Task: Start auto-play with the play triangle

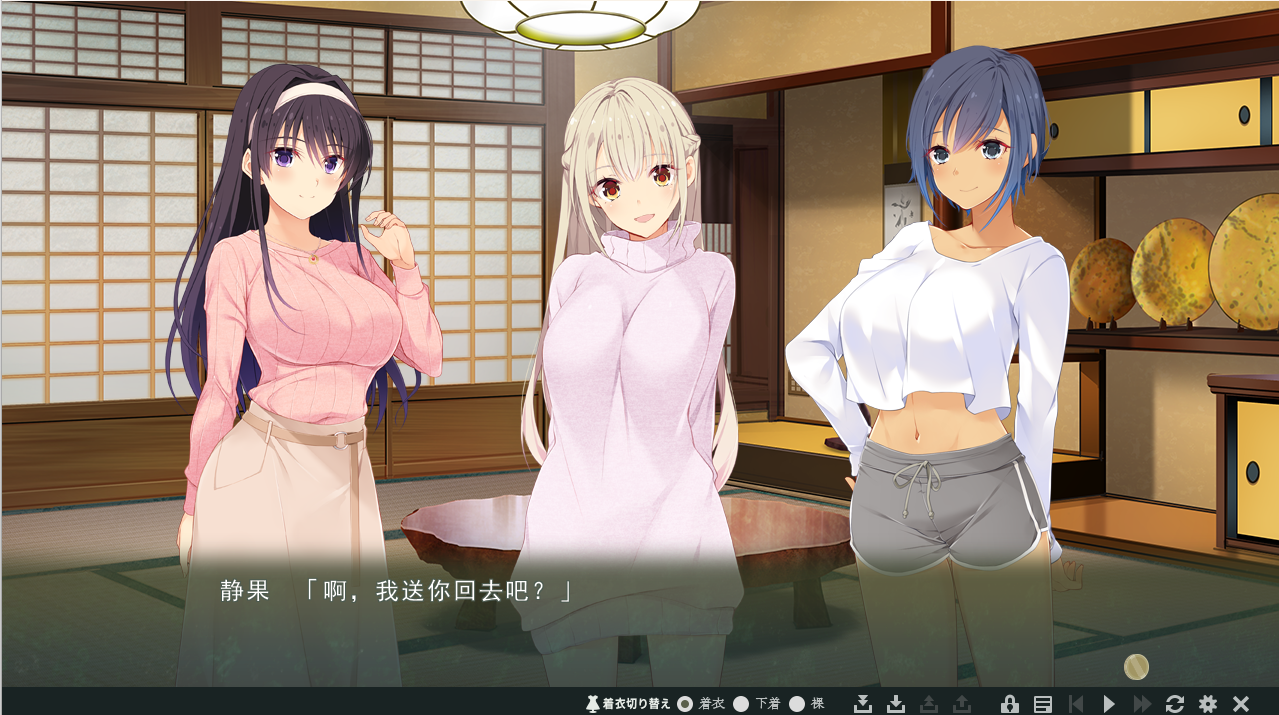Action: pyautogui.click(x=1108, y=704)
